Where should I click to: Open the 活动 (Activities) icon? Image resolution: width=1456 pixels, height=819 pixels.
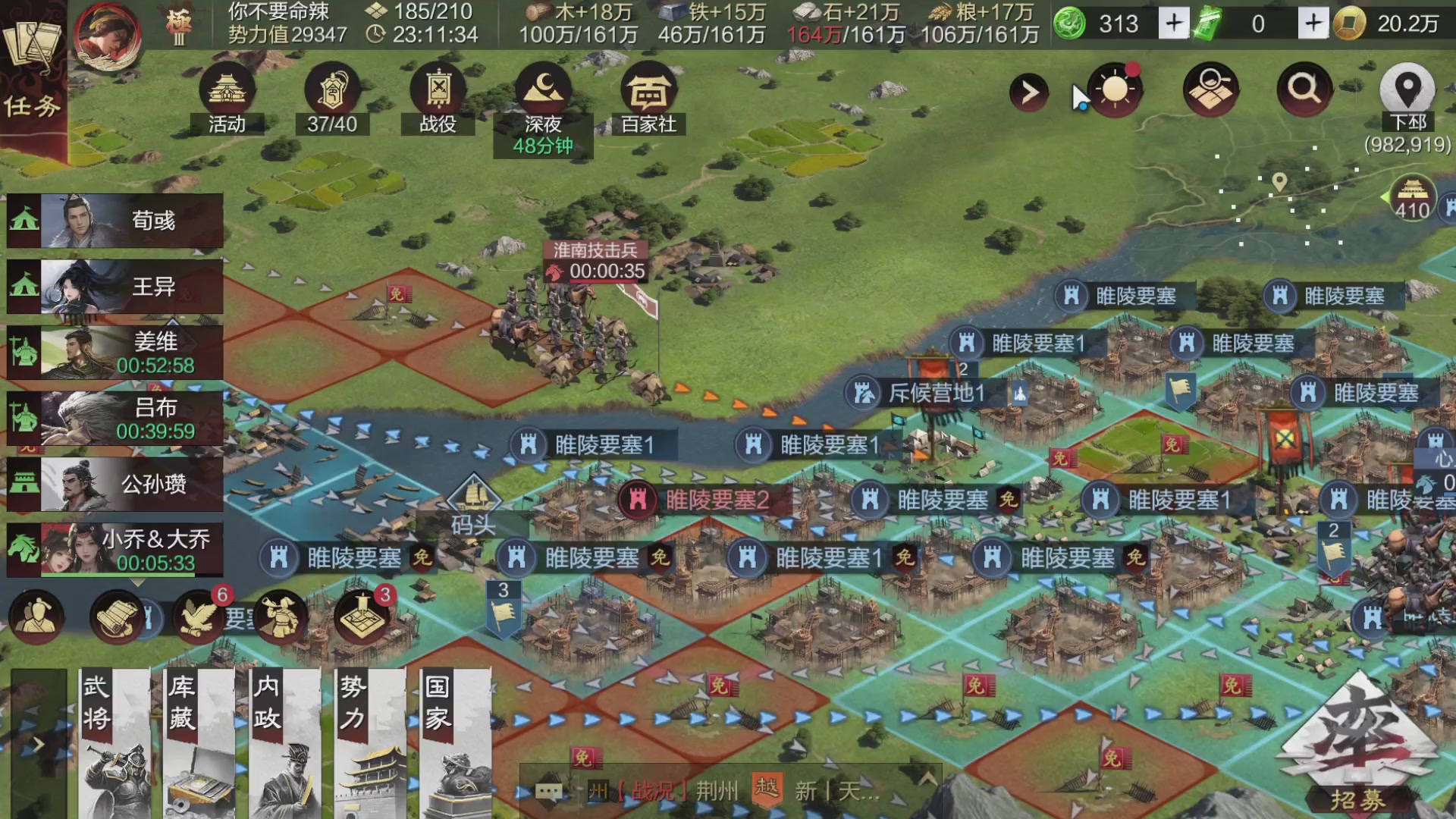[225, 93]
